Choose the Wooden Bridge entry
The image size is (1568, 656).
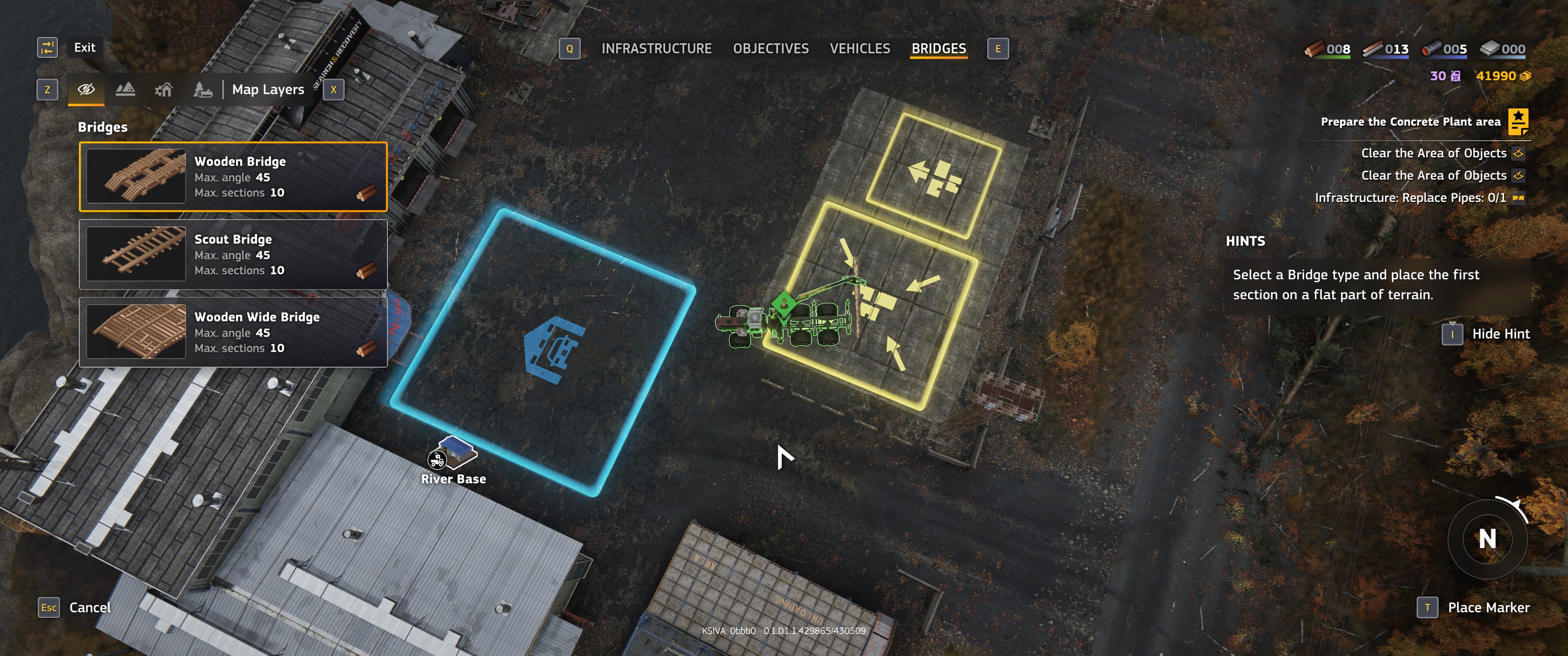[x=233, y=176]
